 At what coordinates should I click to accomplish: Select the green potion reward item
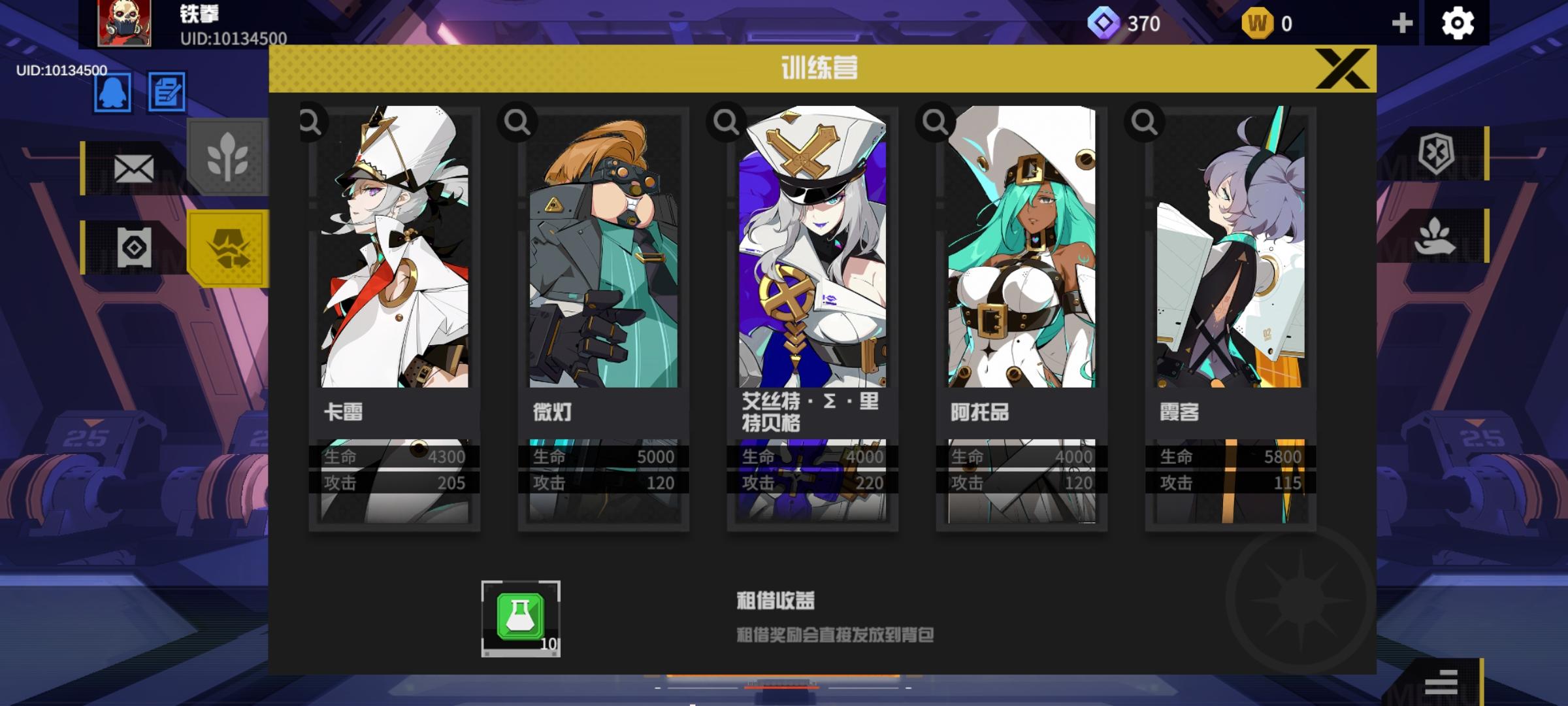pos(520,616)
